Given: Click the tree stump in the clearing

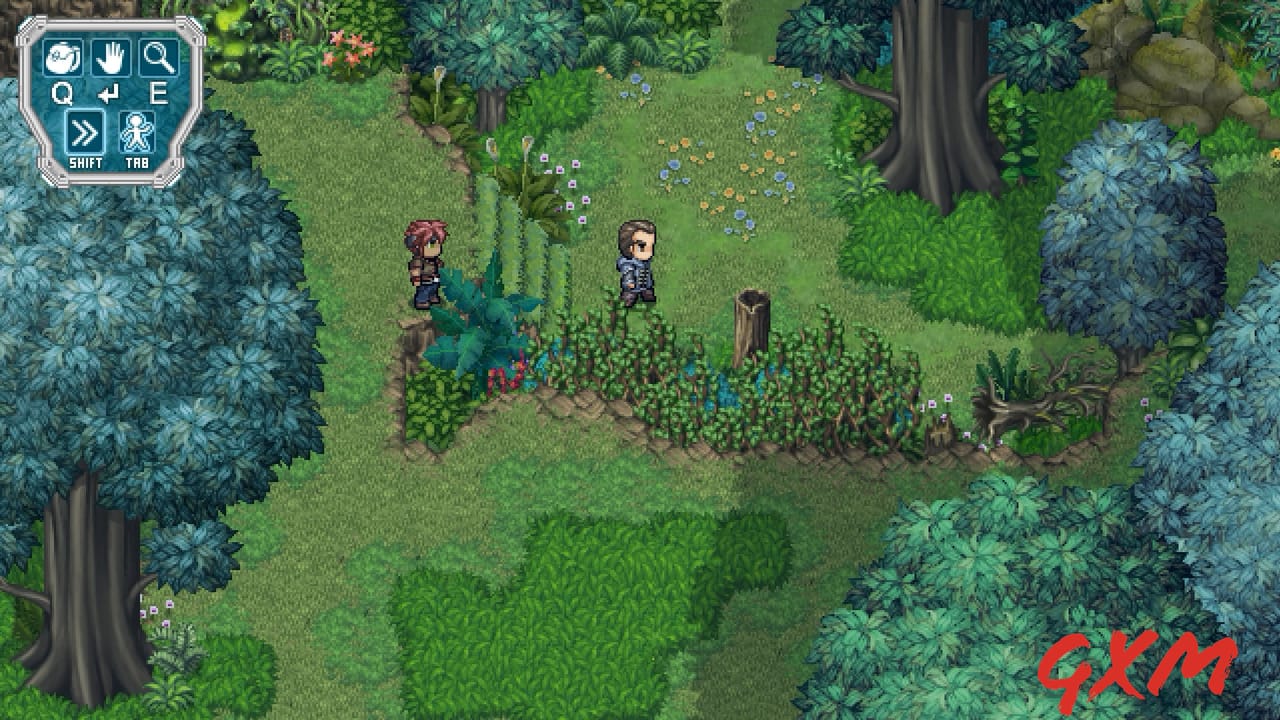Looking at the screenshot, I should point(750,320).
